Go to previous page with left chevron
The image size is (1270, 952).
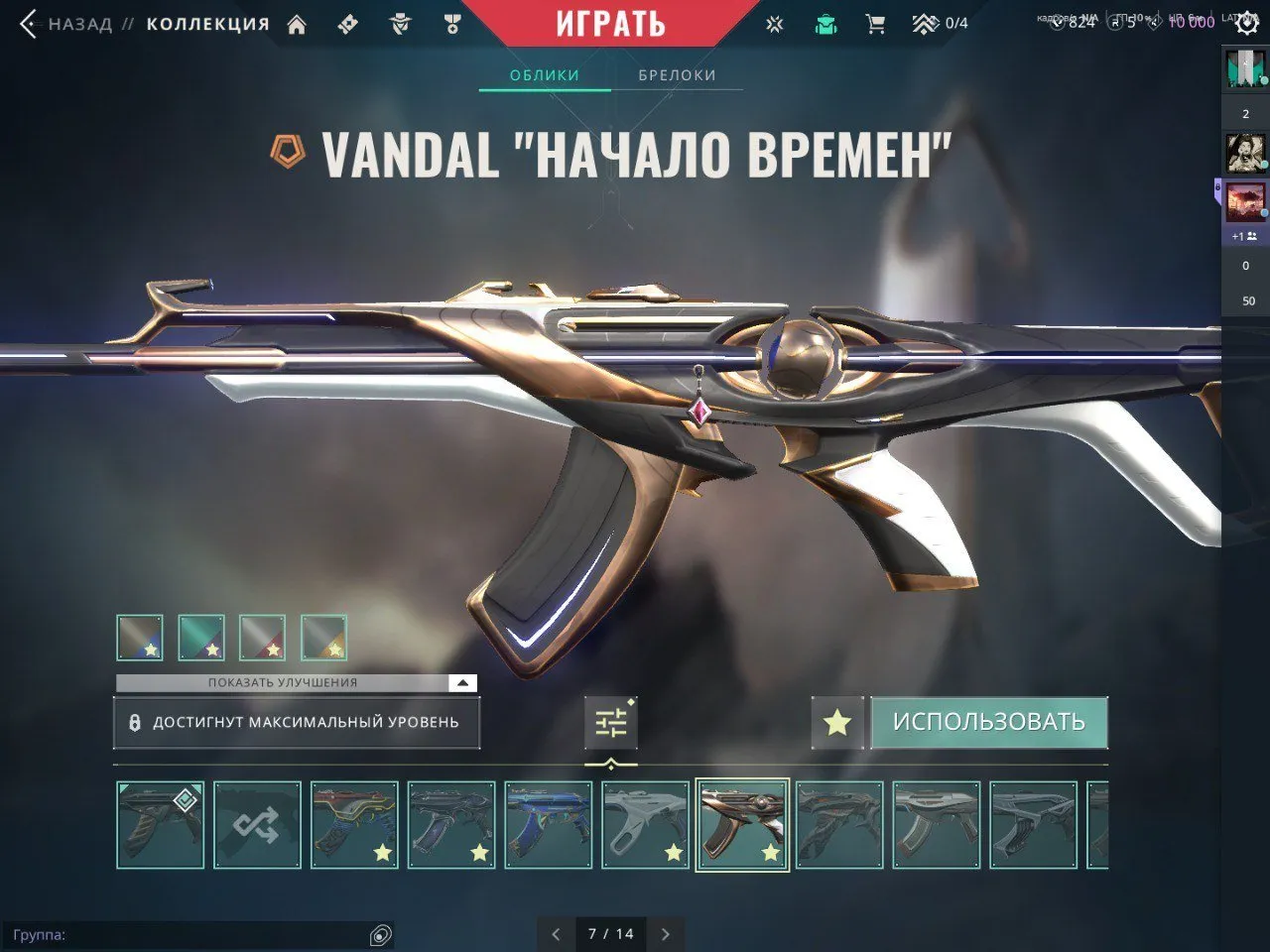555,933
